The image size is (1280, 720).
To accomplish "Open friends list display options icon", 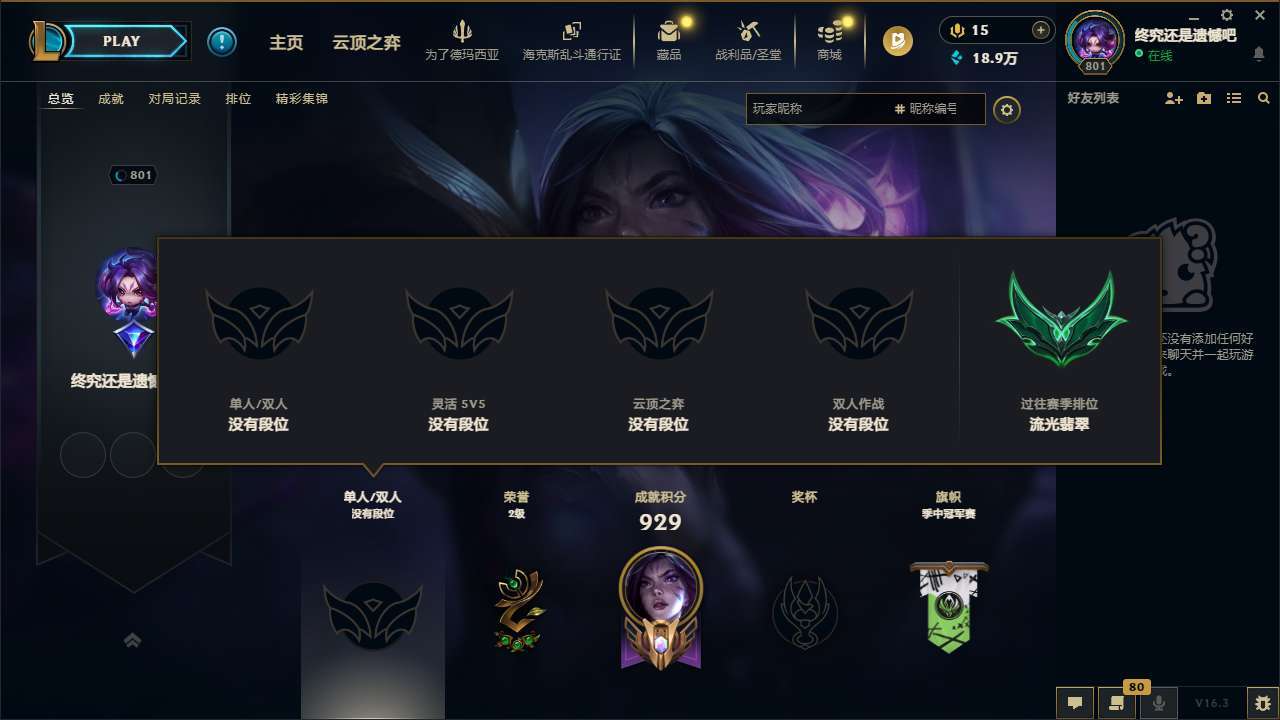I will pyautogui.click(x=1233, y=99).
